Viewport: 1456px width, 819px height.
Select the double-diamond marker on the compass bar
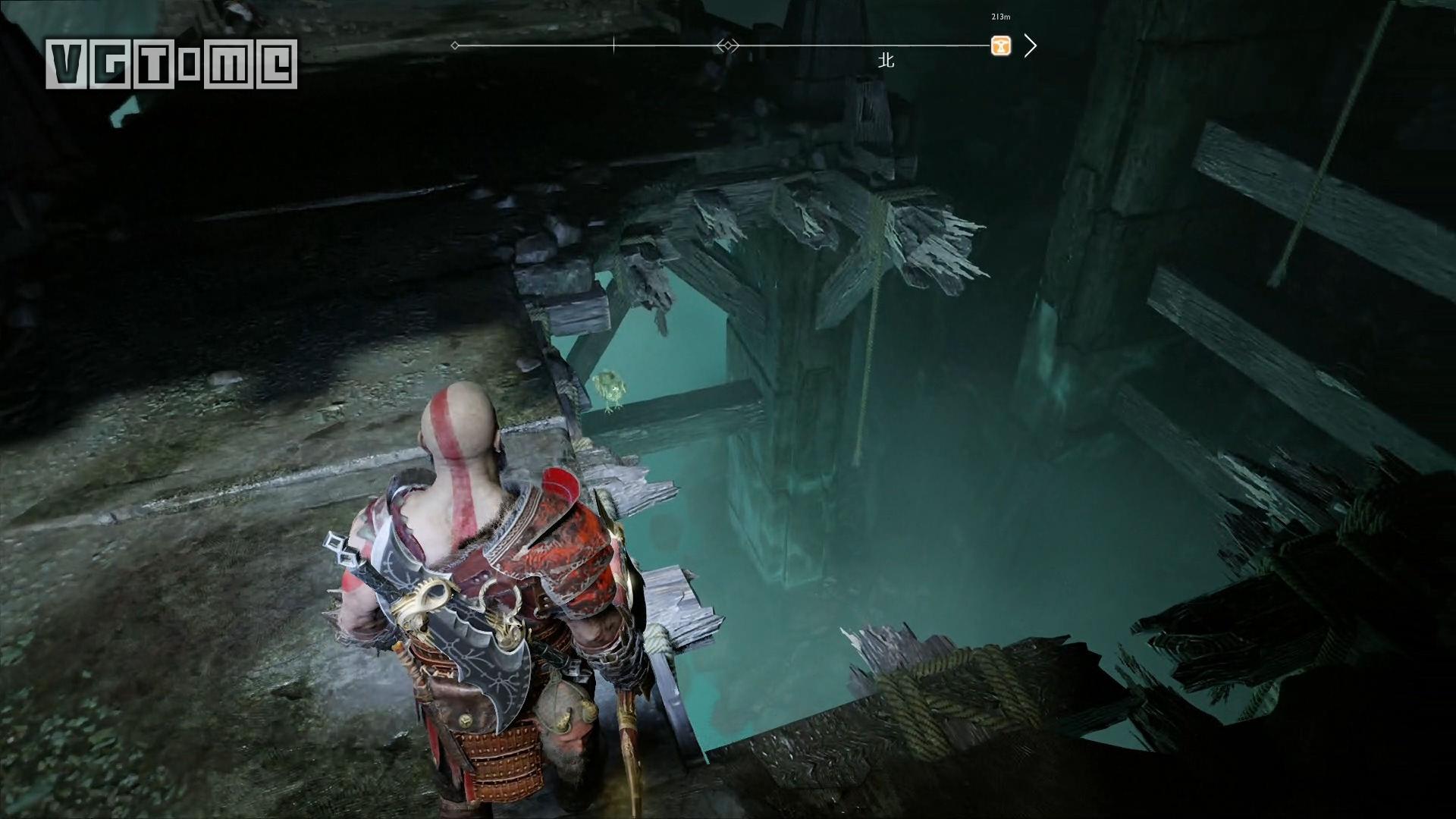coord(727,45)
